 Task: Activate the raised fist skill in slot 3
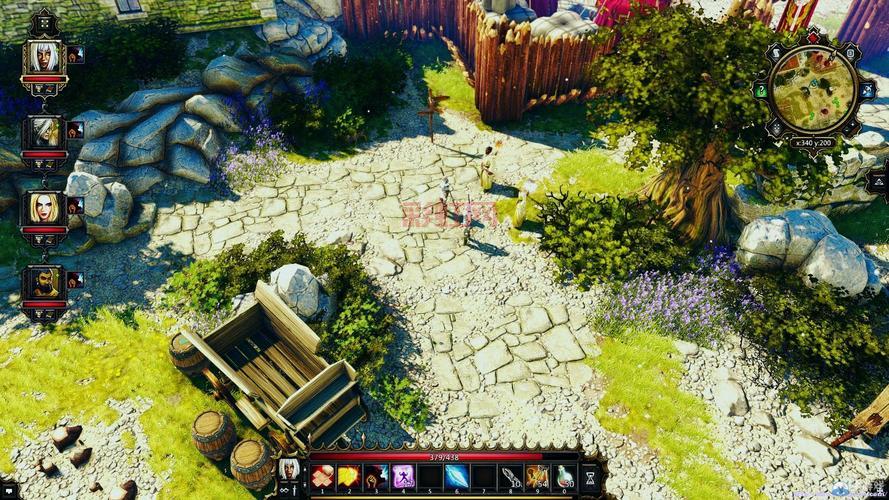pyautogui.click(x=375, y=477)
